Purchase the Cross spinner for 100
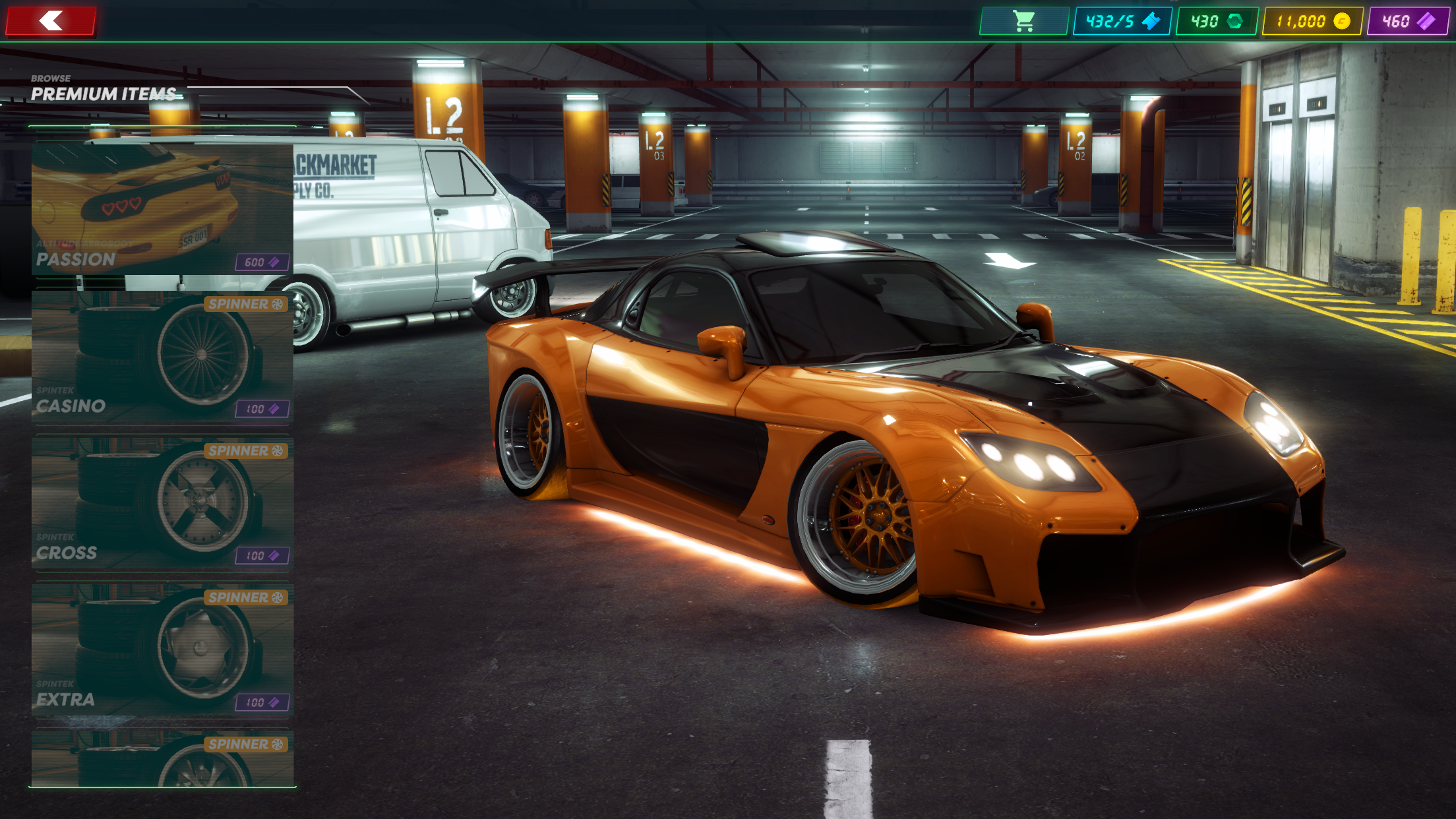1456x819 pixels. click(262, 556)
